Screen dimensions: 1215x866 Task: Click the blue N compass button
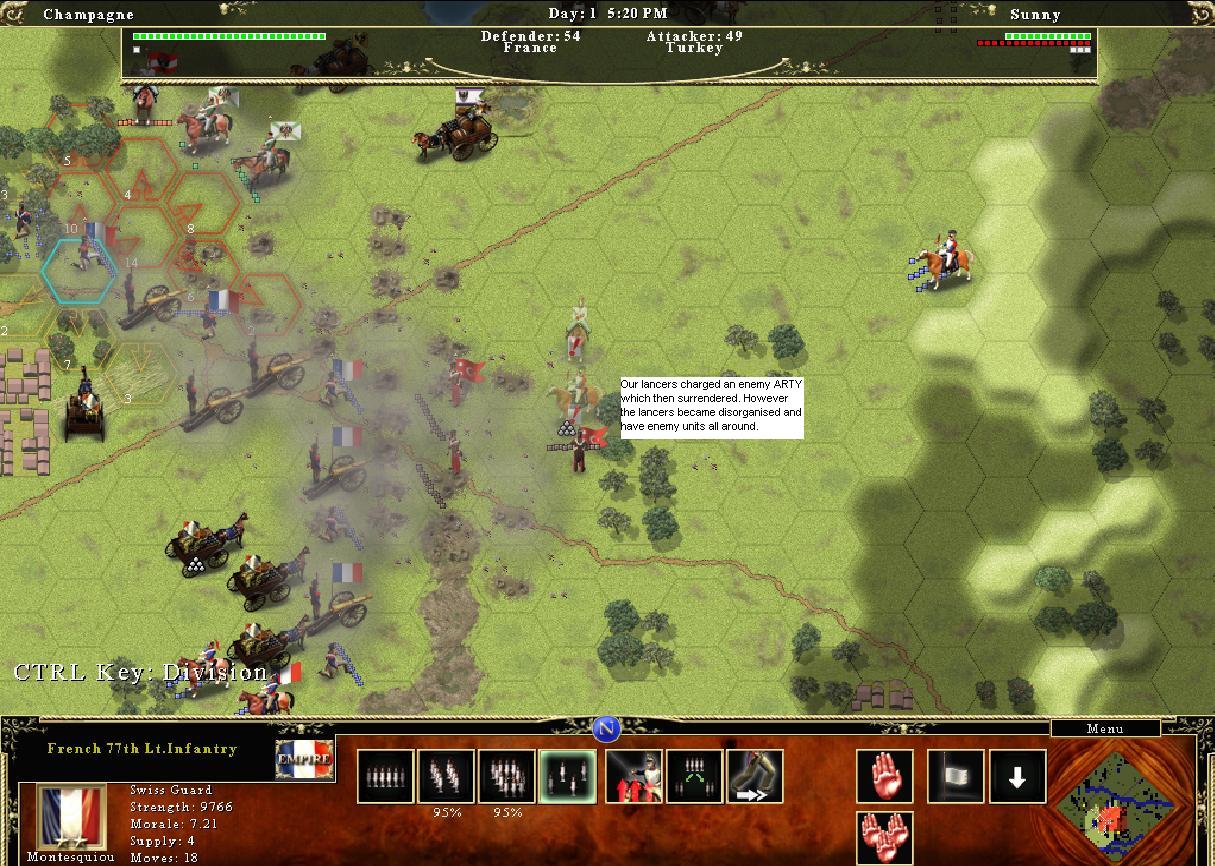click(x=607, y=729)
